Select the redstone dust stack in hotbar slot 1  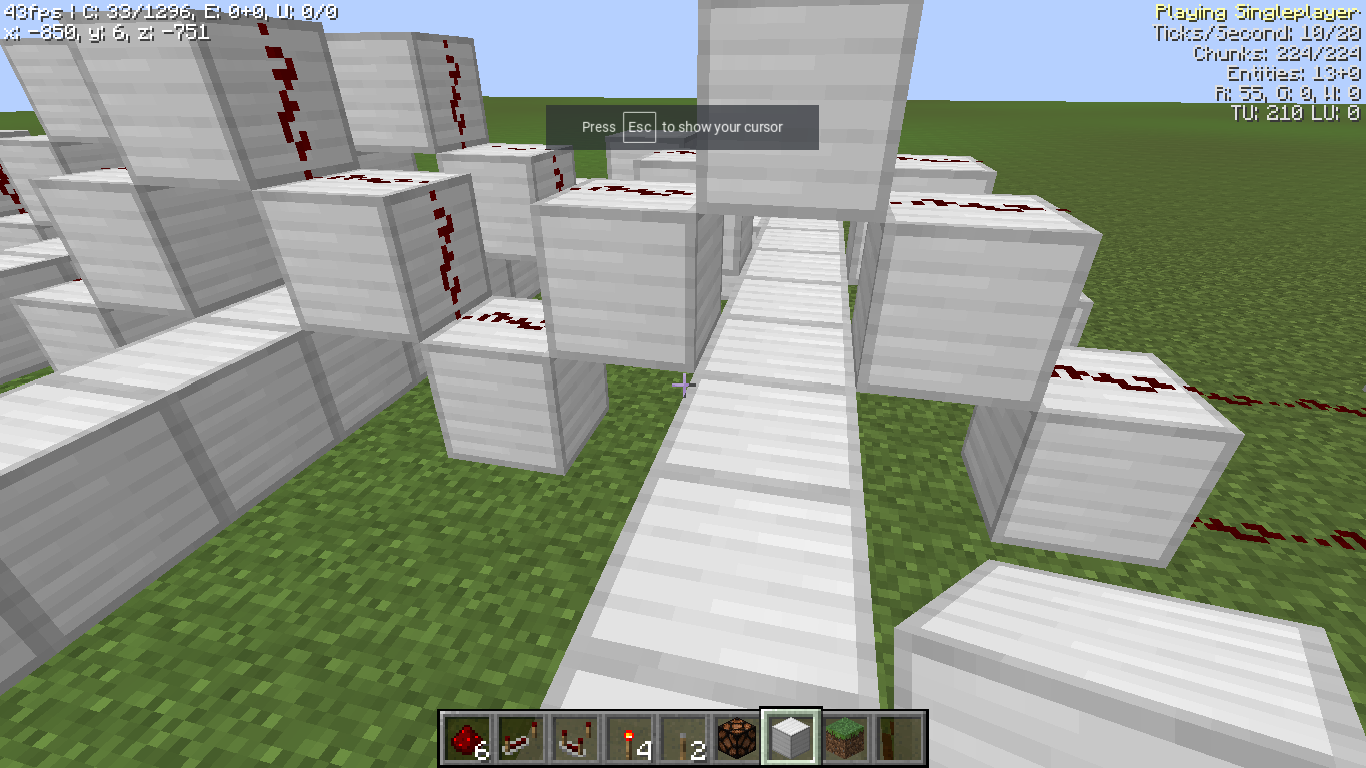point(467,737)
